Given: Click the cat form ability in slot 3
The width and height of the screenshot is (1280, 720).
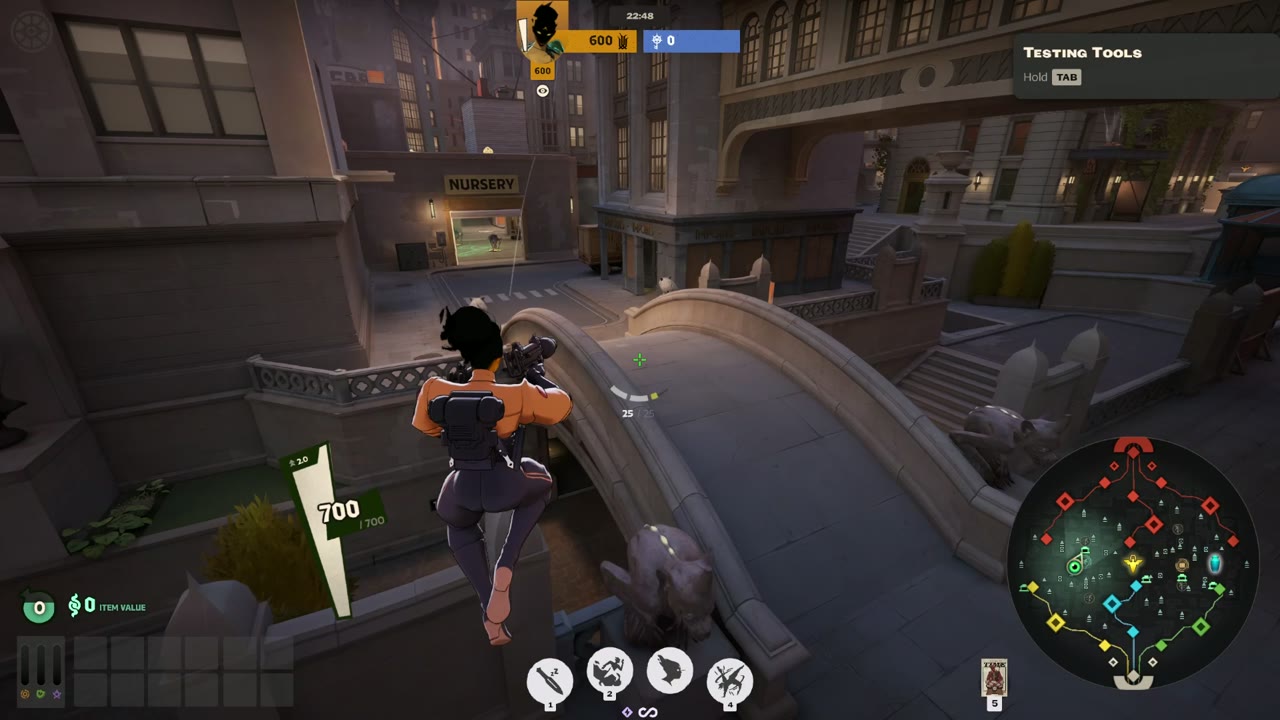Looking at the screenshot, I should click(x=669, y=672).
